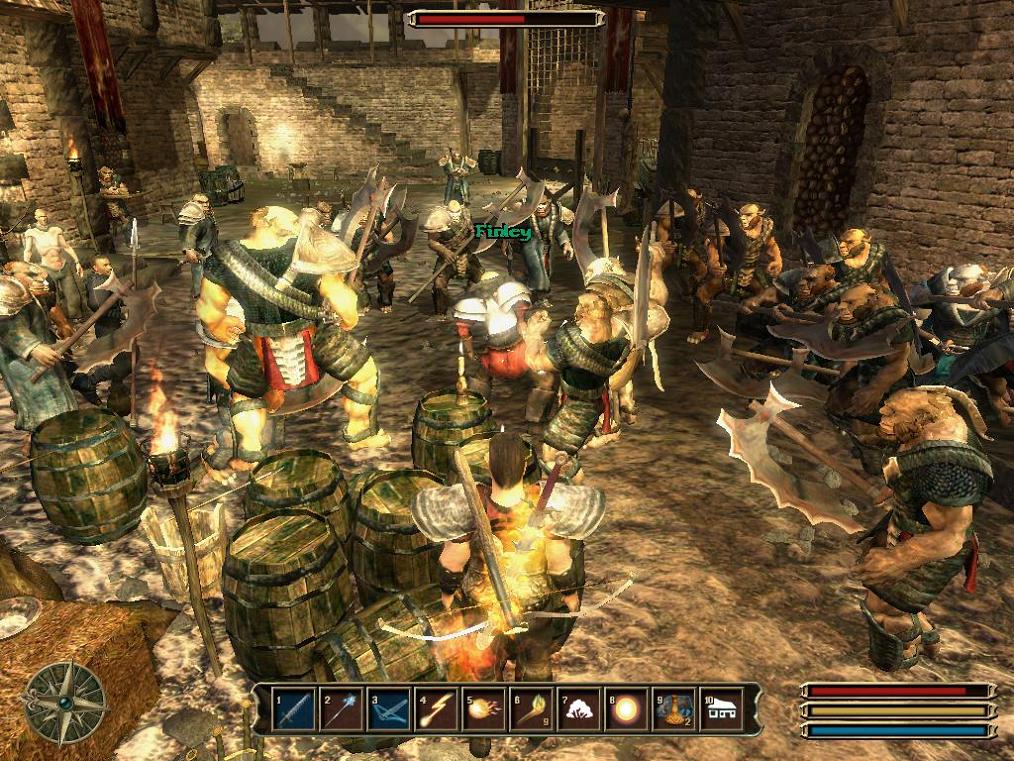Activate the lightning bolt spell
The width and height of the screenshot is (1014, 761).
coord(437,709)
